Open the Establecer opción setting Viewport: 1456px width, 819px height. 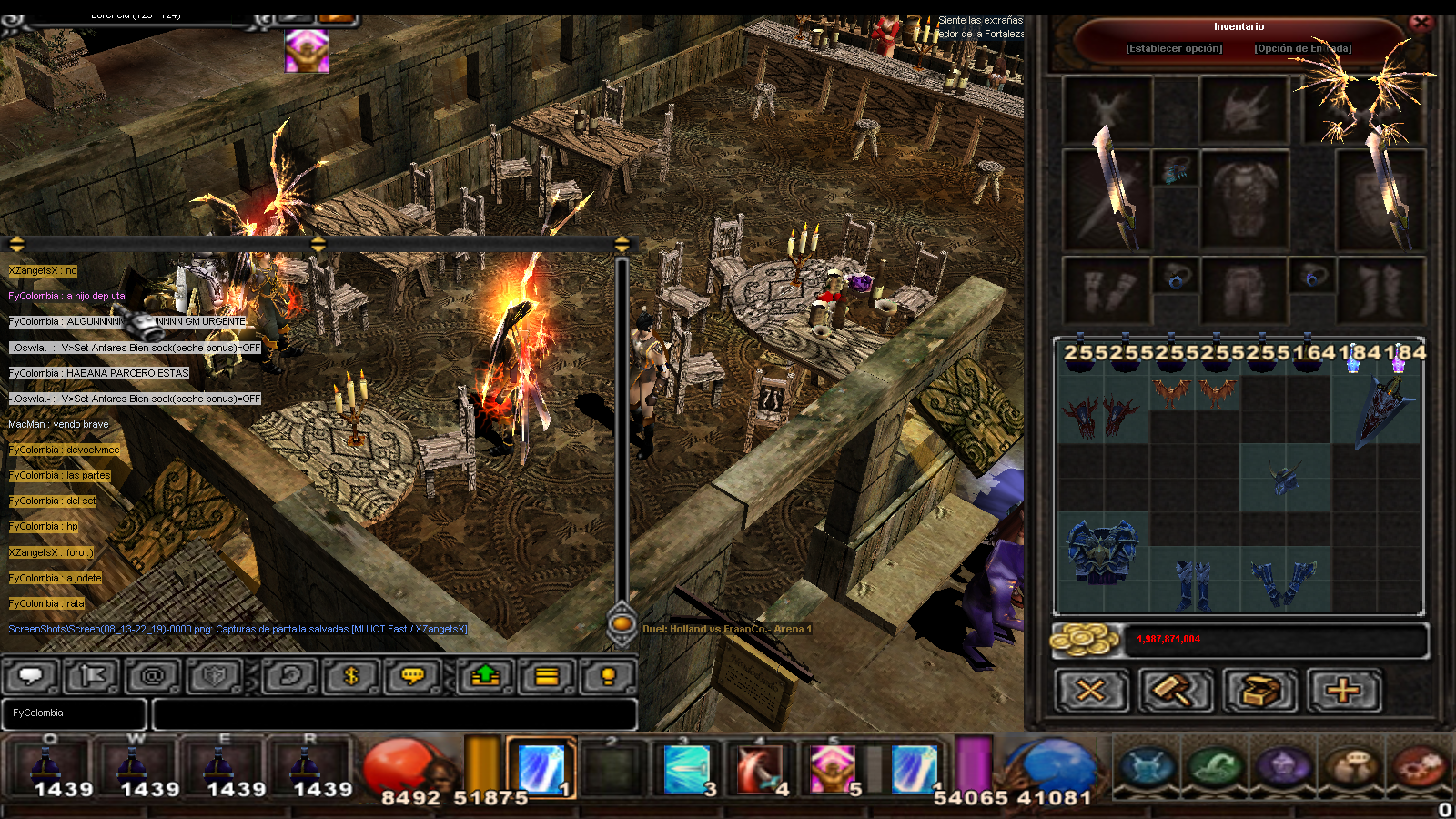(x=1174, y=48)
